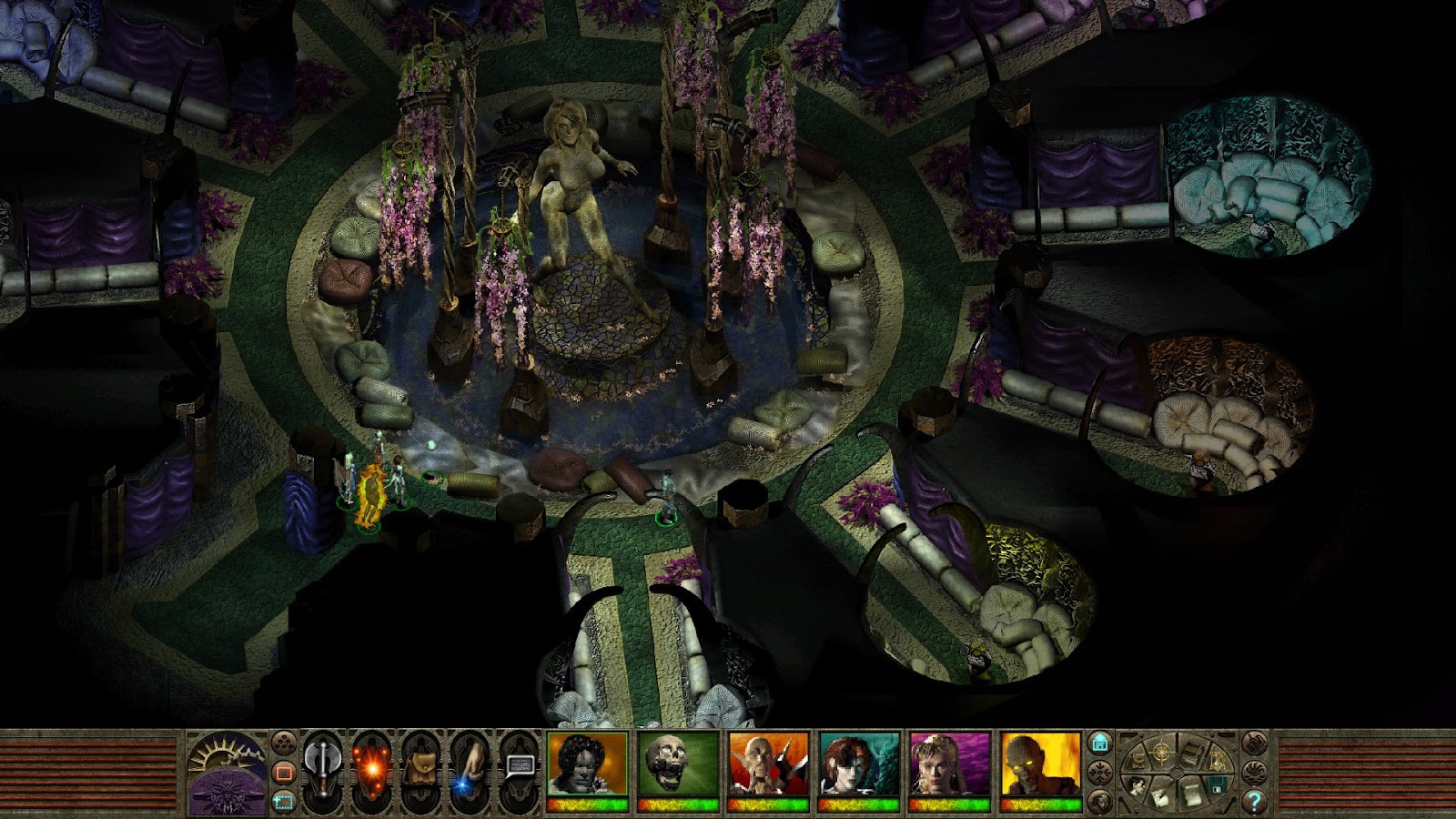
Task: Toggle party AI with the orange square button
Action: 283,770
